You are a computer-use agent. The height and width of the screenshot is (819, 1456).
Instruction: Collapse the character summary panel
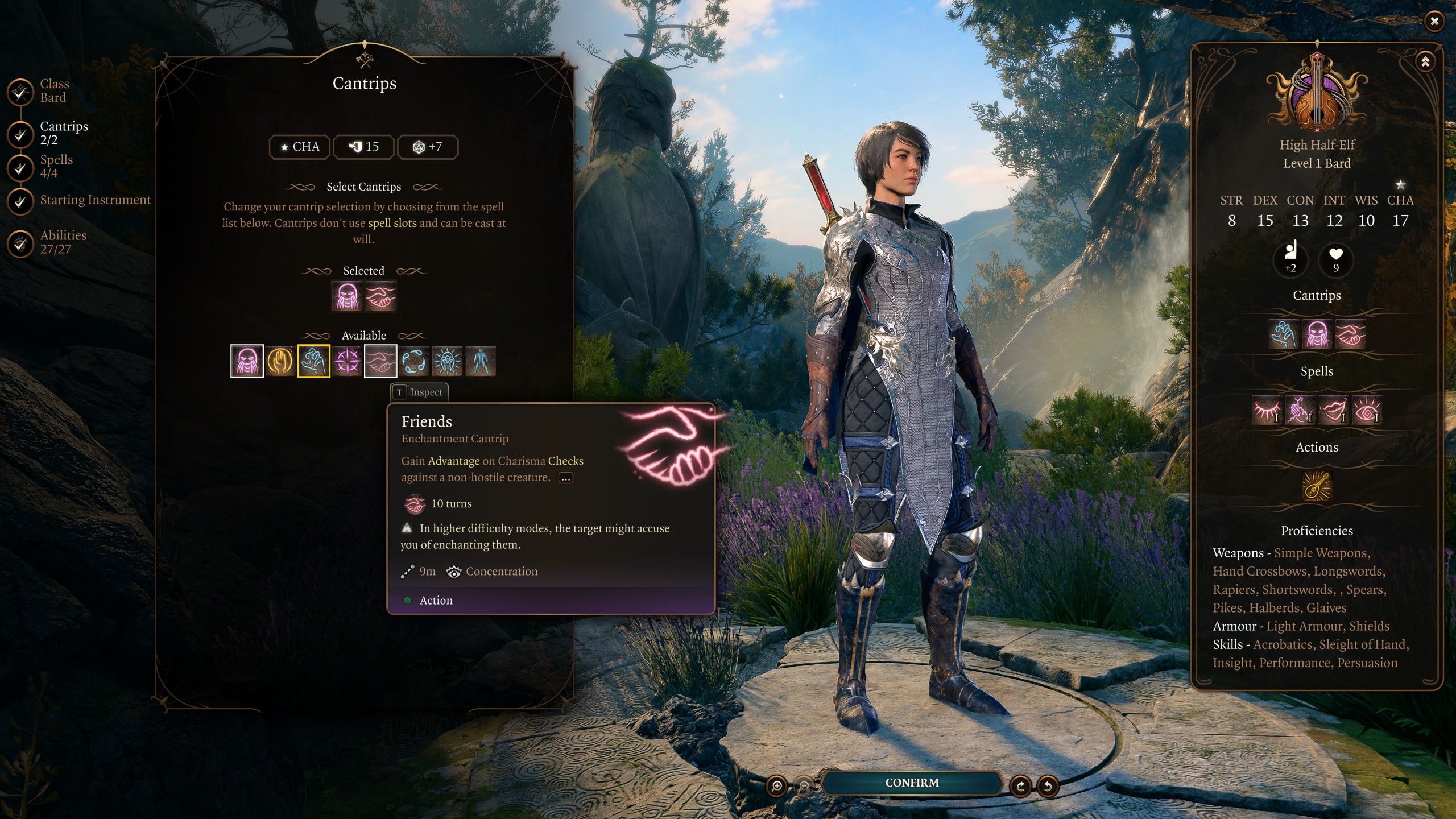[x=1425, y=62]
